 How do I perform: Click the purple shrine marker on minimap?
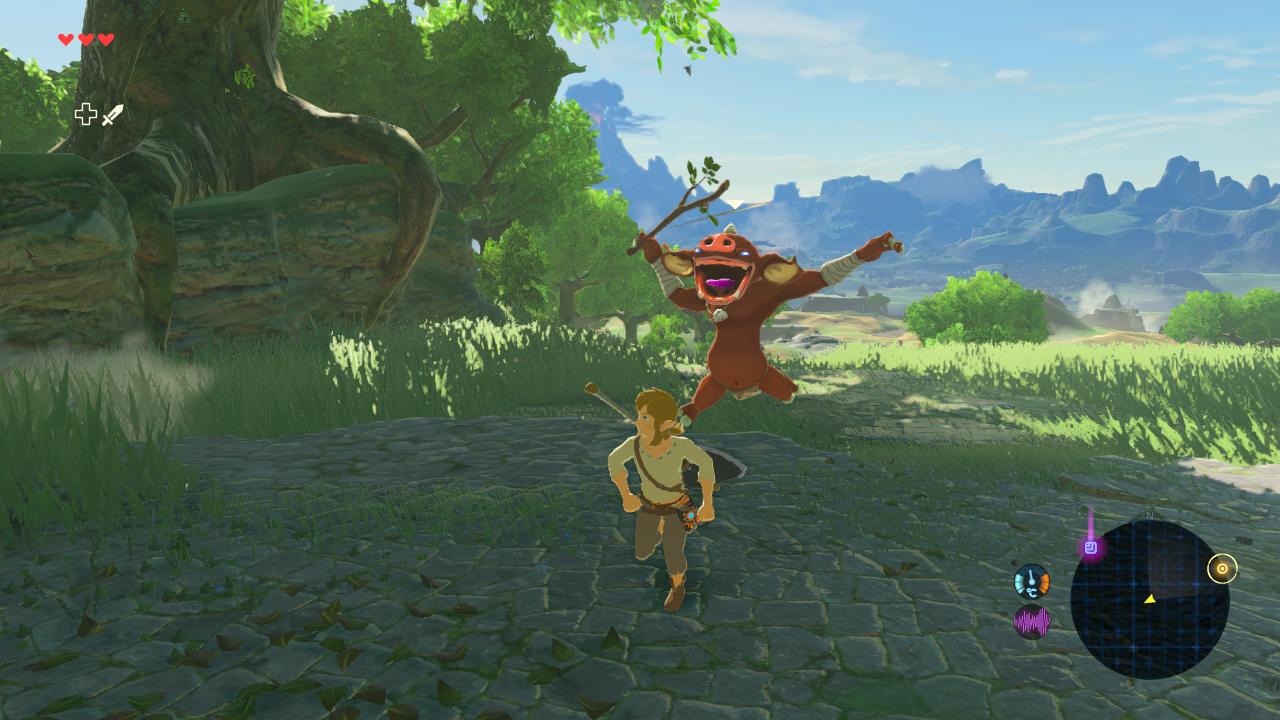(x=1091, y=547)
